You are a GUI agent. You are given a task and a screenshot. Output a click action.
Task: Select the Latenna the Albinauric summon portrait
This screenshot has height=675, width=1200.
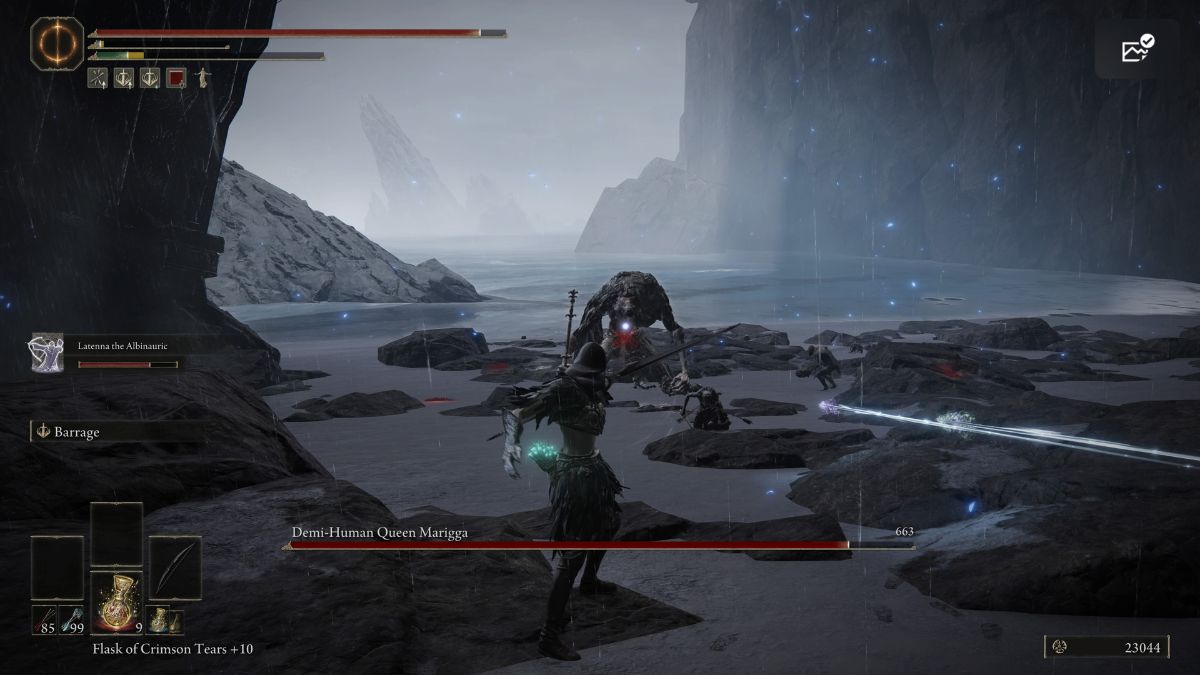click(47, 353)
